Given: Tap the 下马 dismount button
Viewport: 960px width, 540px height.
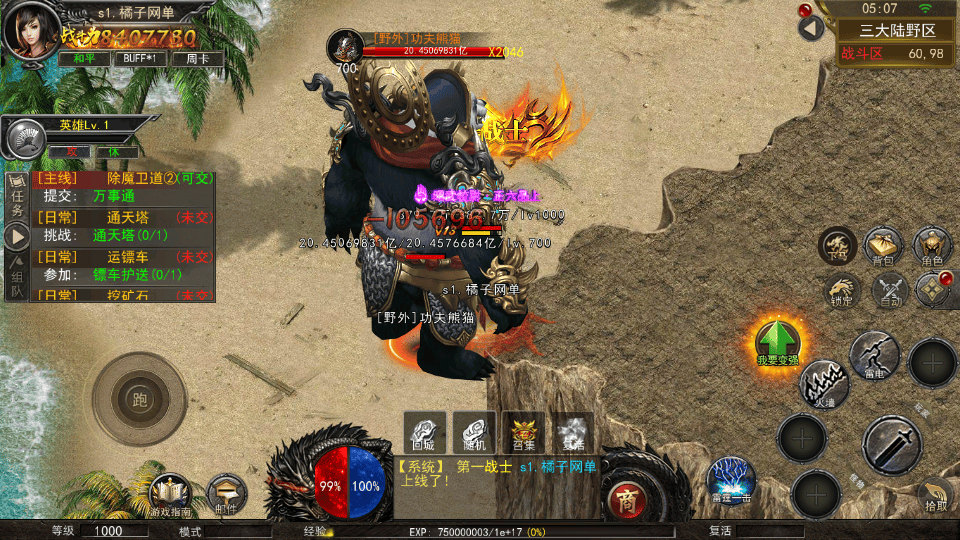Looking at the screenshot, I should pos(837,247).
